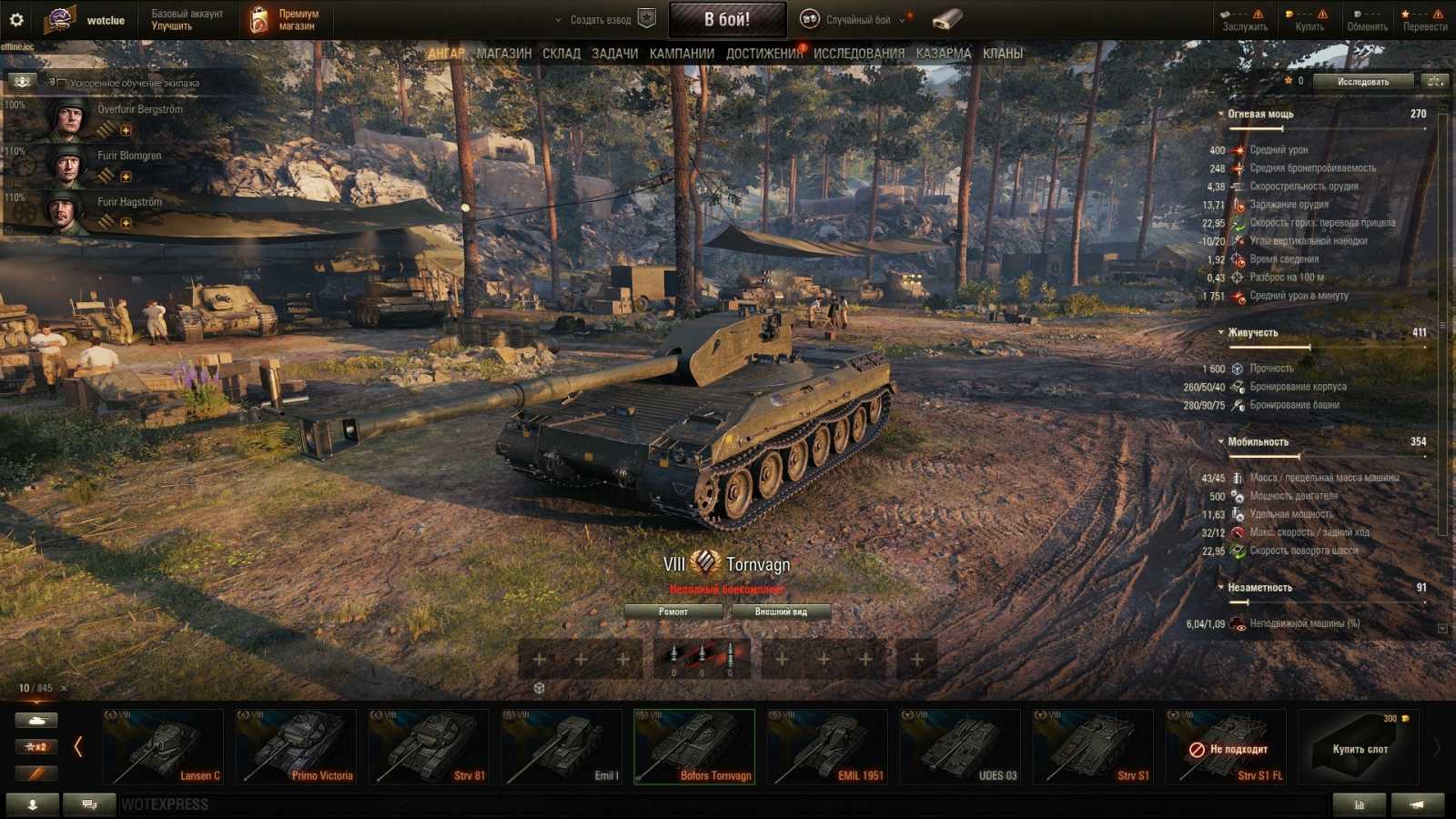Open the settings gear menu
The image size is (1456, 819).
(x=16, y=19)
